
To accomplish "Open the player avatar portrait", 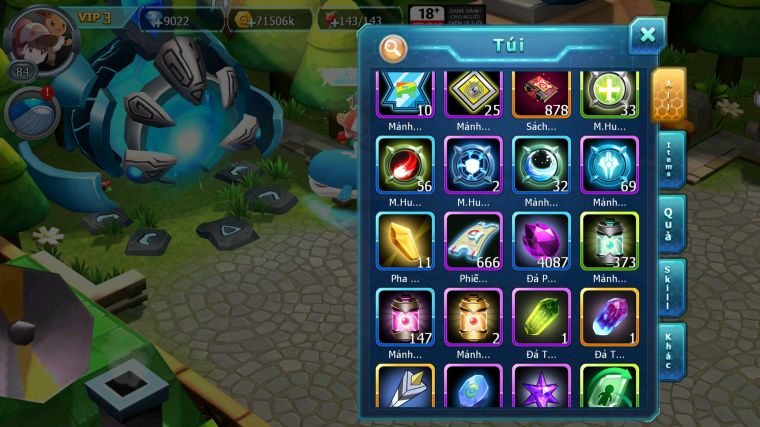I will coord(41,40).
